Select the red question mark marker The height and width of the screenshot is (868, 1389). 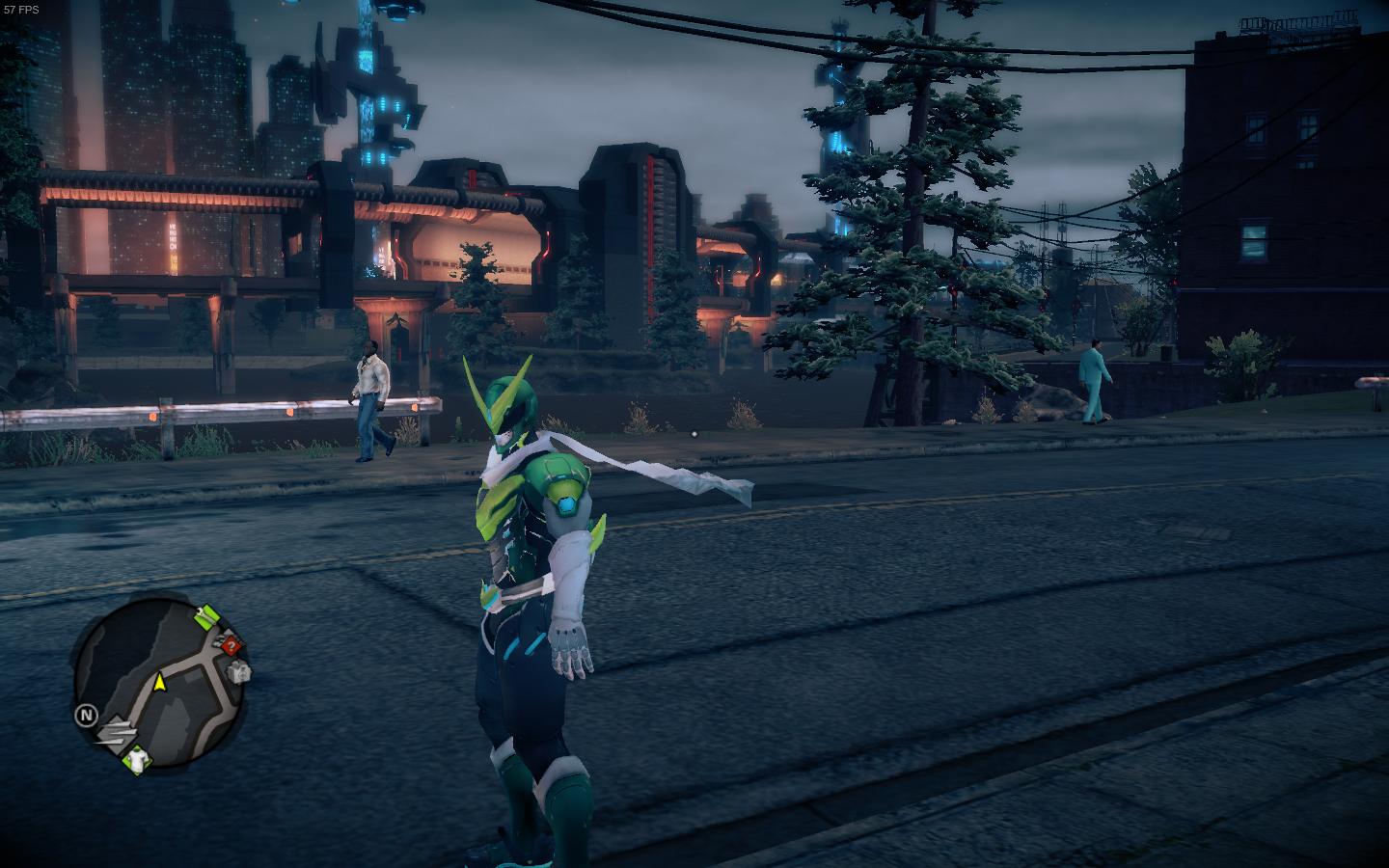tap(231, 646)
